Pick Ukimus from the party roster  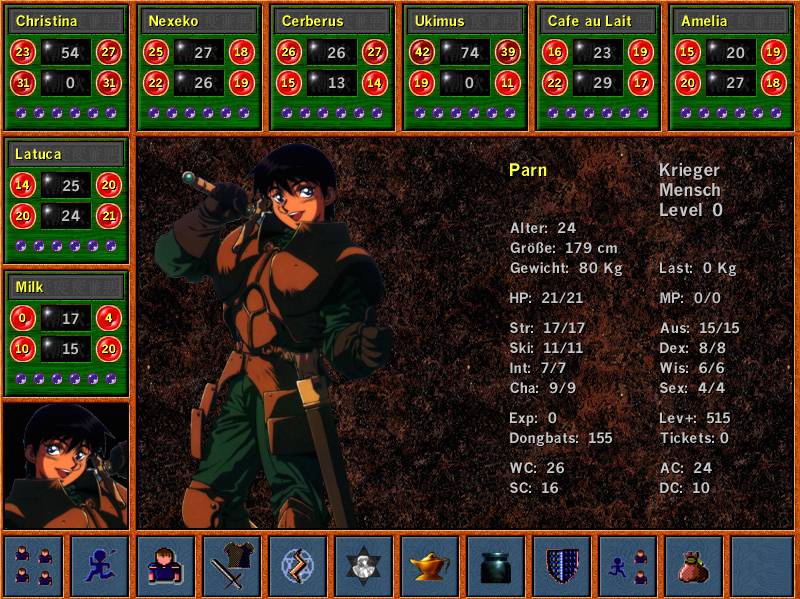(465, 21)
